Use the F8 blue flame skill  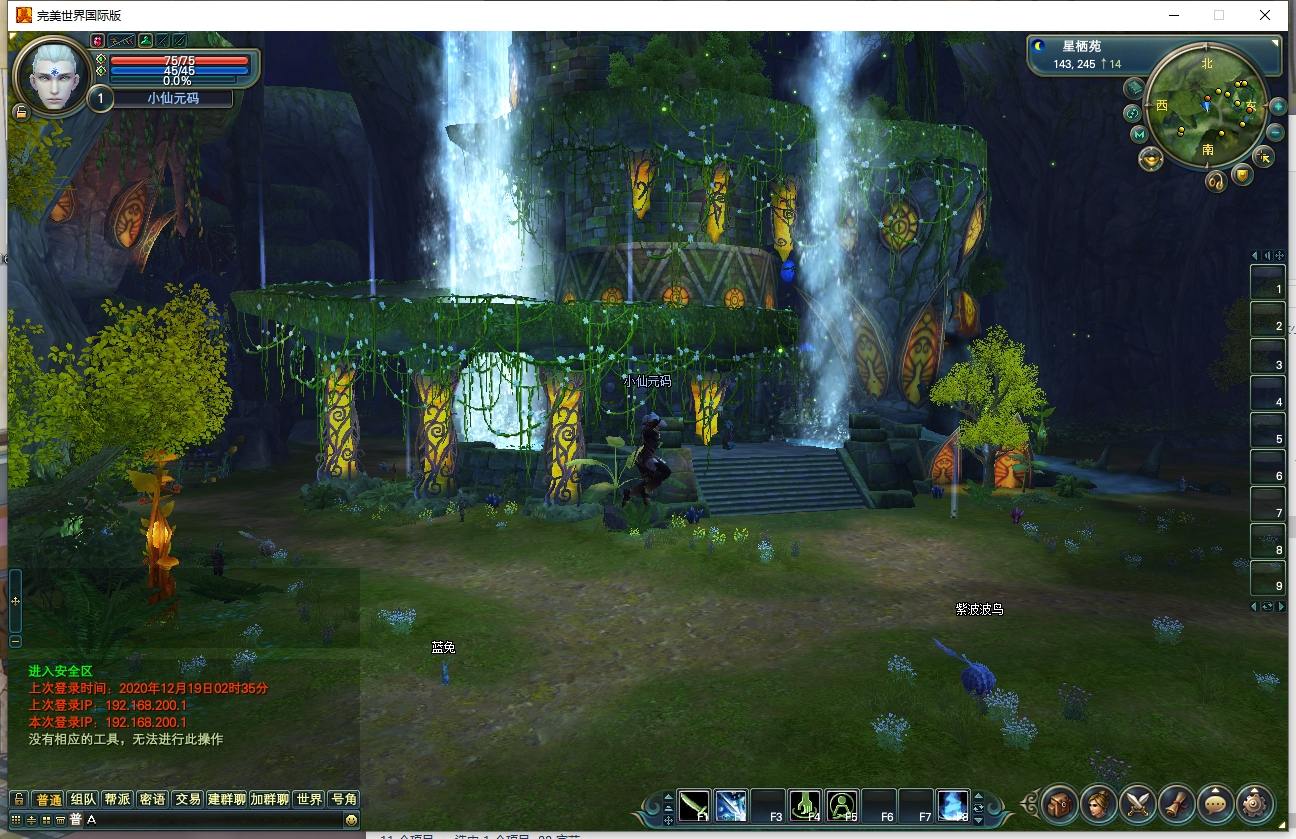click(x=952, y=804)
